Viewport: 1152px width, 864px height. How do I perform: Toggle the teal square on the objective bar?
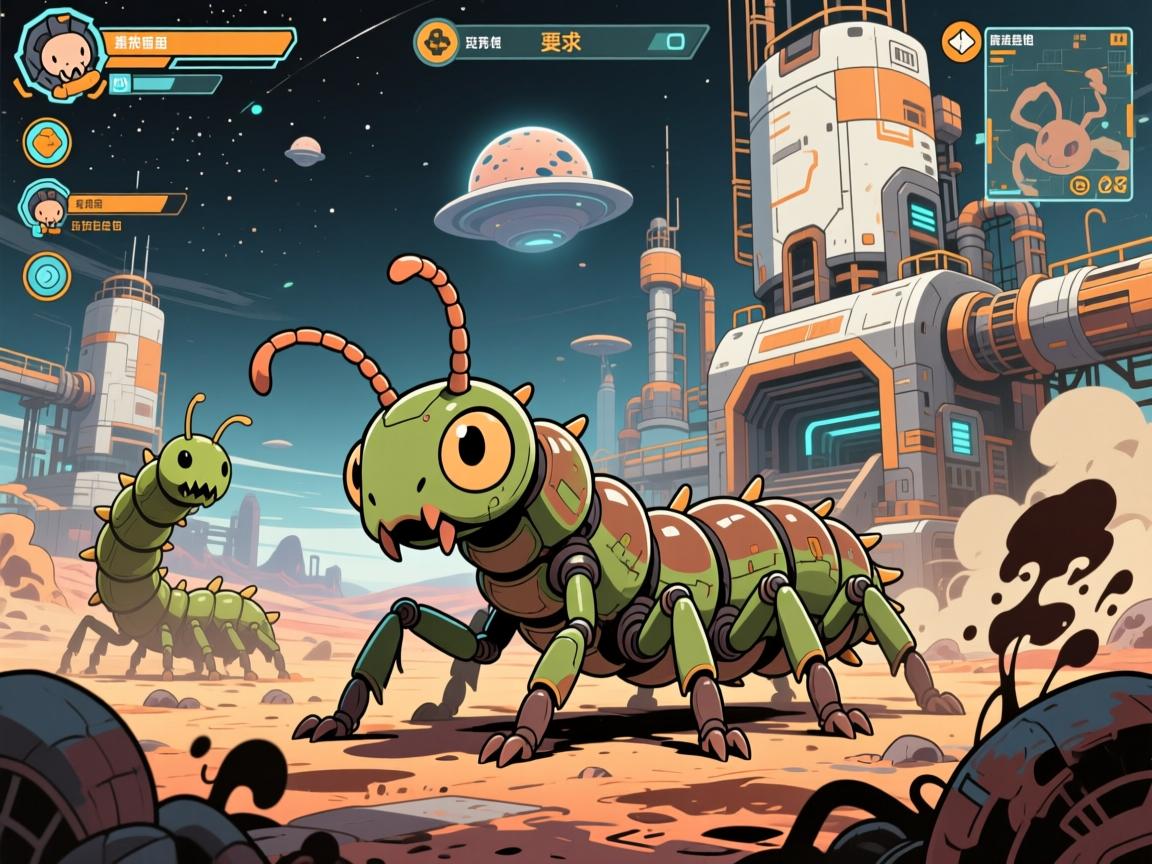(675, 42)
